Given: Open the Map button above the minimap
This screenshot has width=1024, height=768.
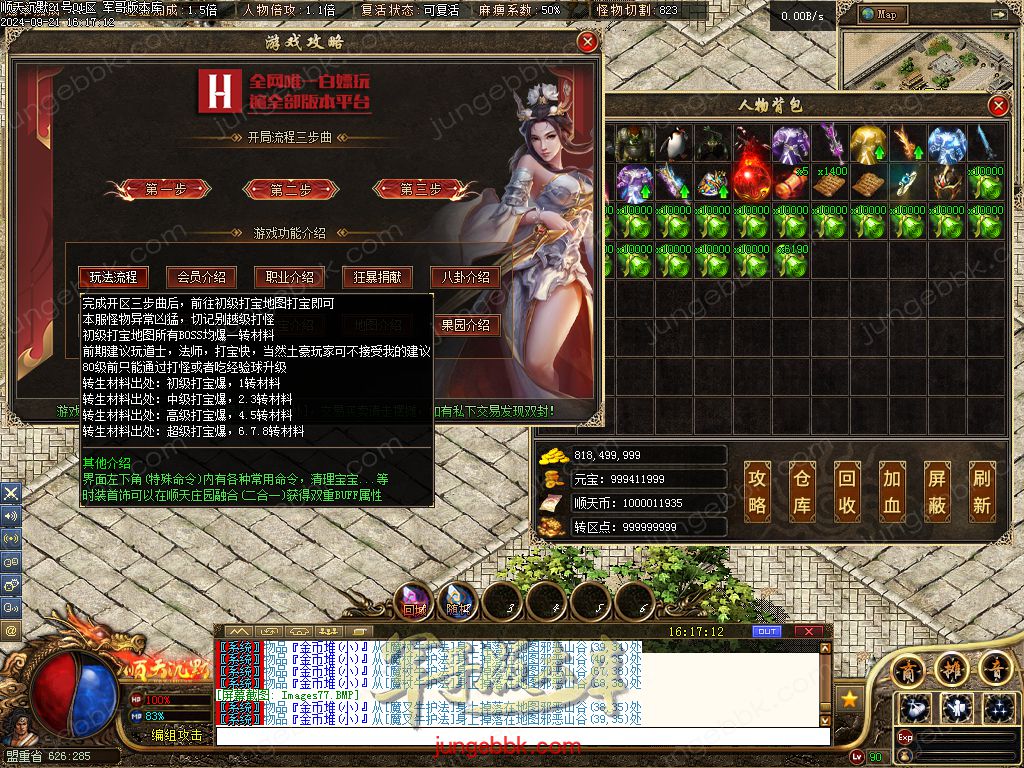Looking at the screenshot, I should coord(880,14).
